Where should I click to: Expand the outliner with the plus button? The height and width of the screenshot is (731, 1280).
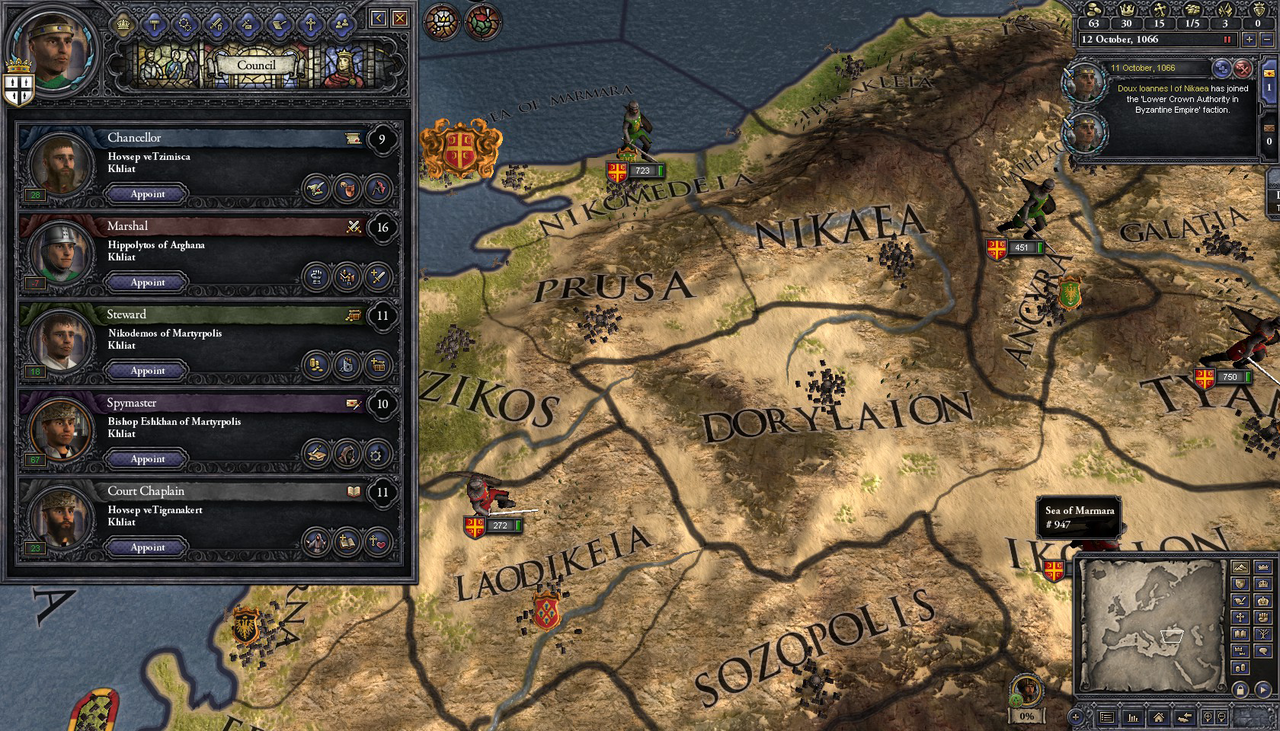pos(1076,716)
